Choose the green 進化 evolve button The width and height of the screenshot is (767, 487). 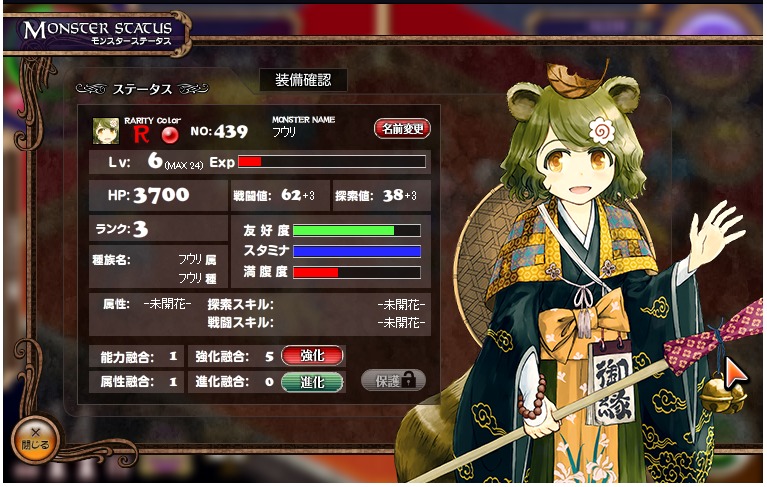312,381
